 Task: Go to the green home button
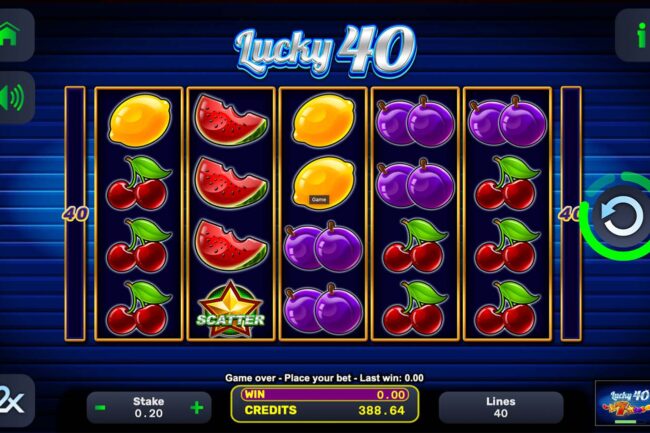[12, 34]
